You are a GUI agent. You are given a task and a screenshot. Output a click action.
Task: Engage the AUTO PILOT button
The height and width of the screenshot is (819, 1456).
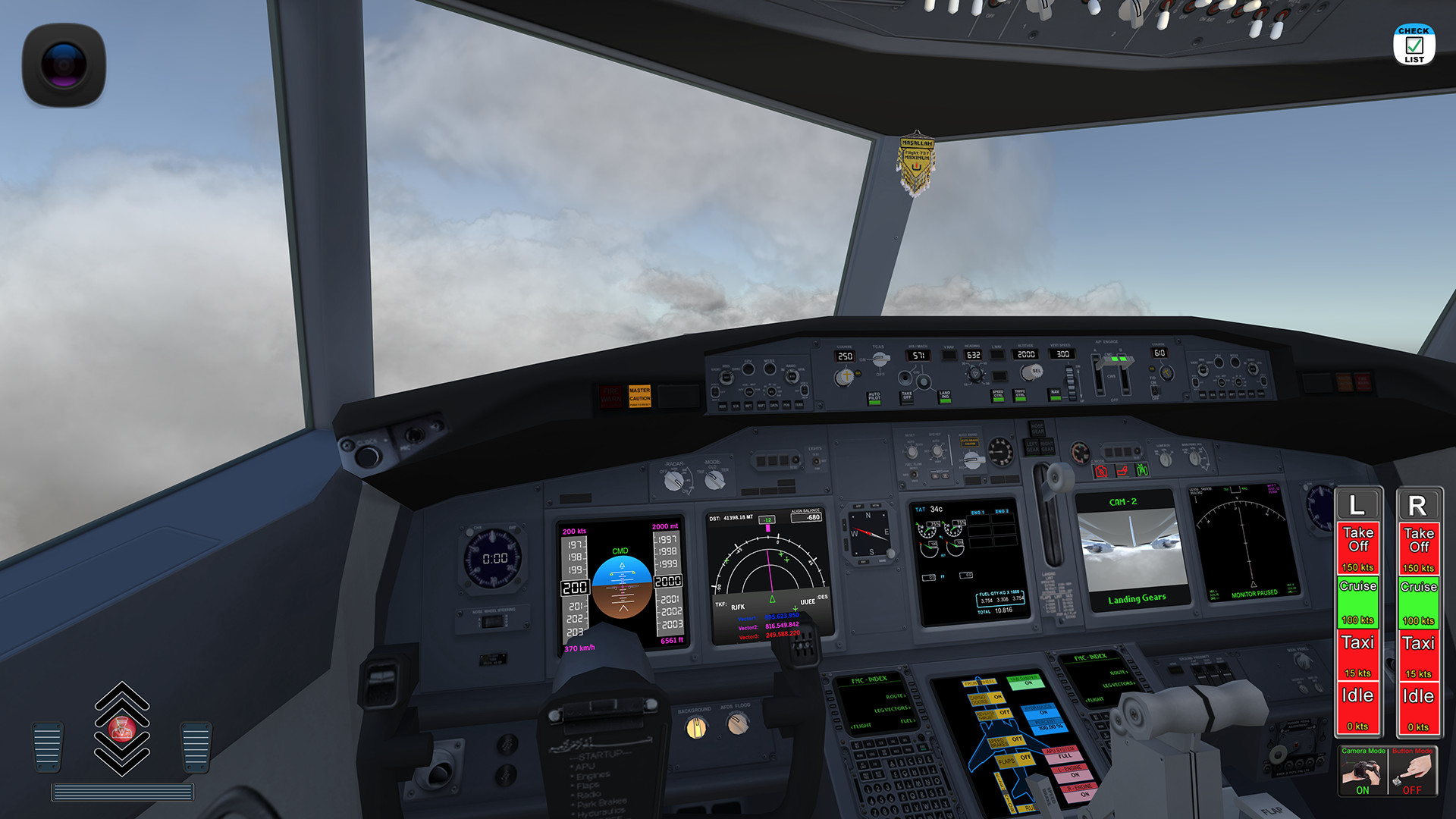(x=874, y=400)
